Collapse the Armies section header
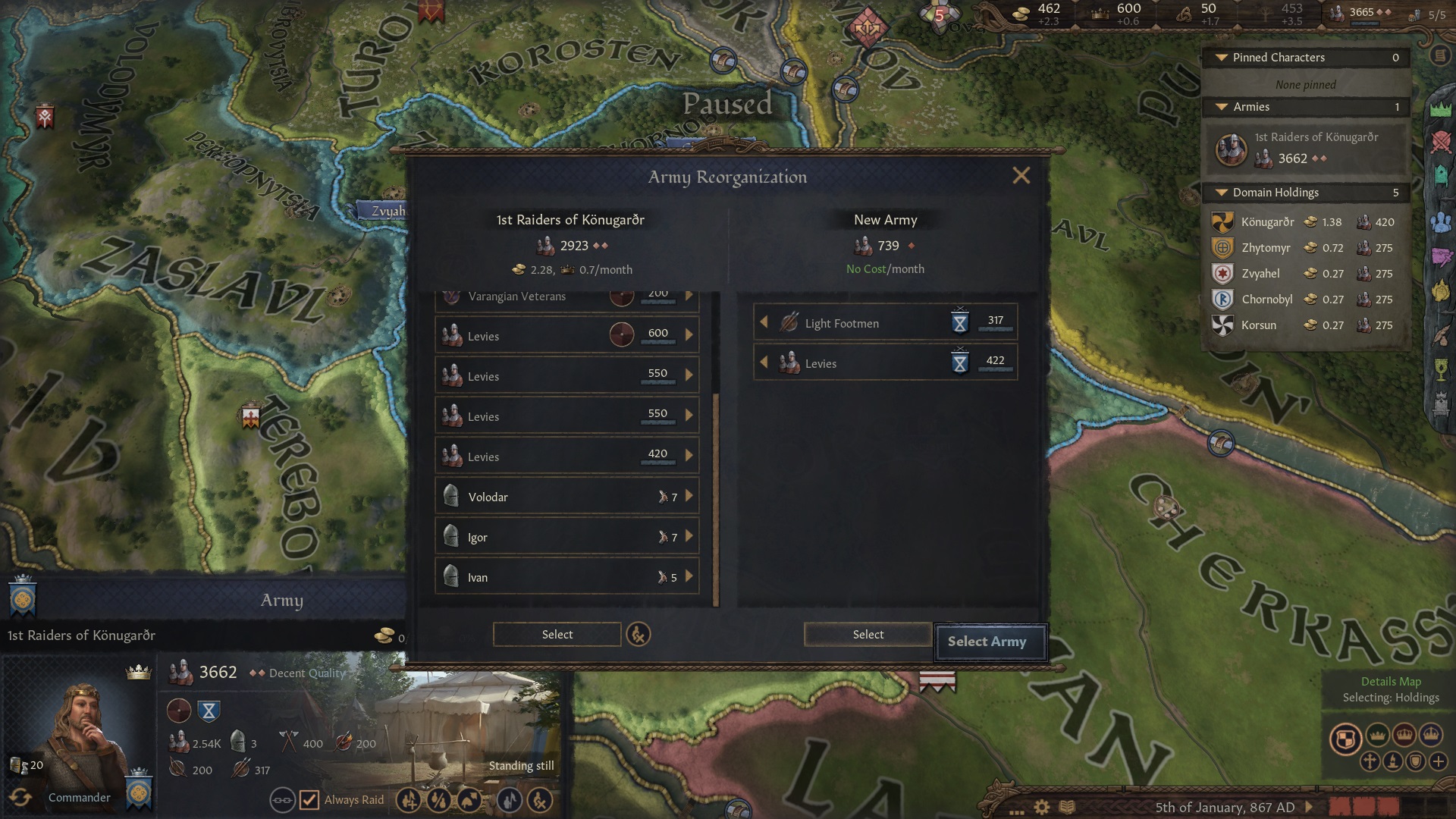The height and width of the screenshot is (819, 1456). pos(1222,107)
